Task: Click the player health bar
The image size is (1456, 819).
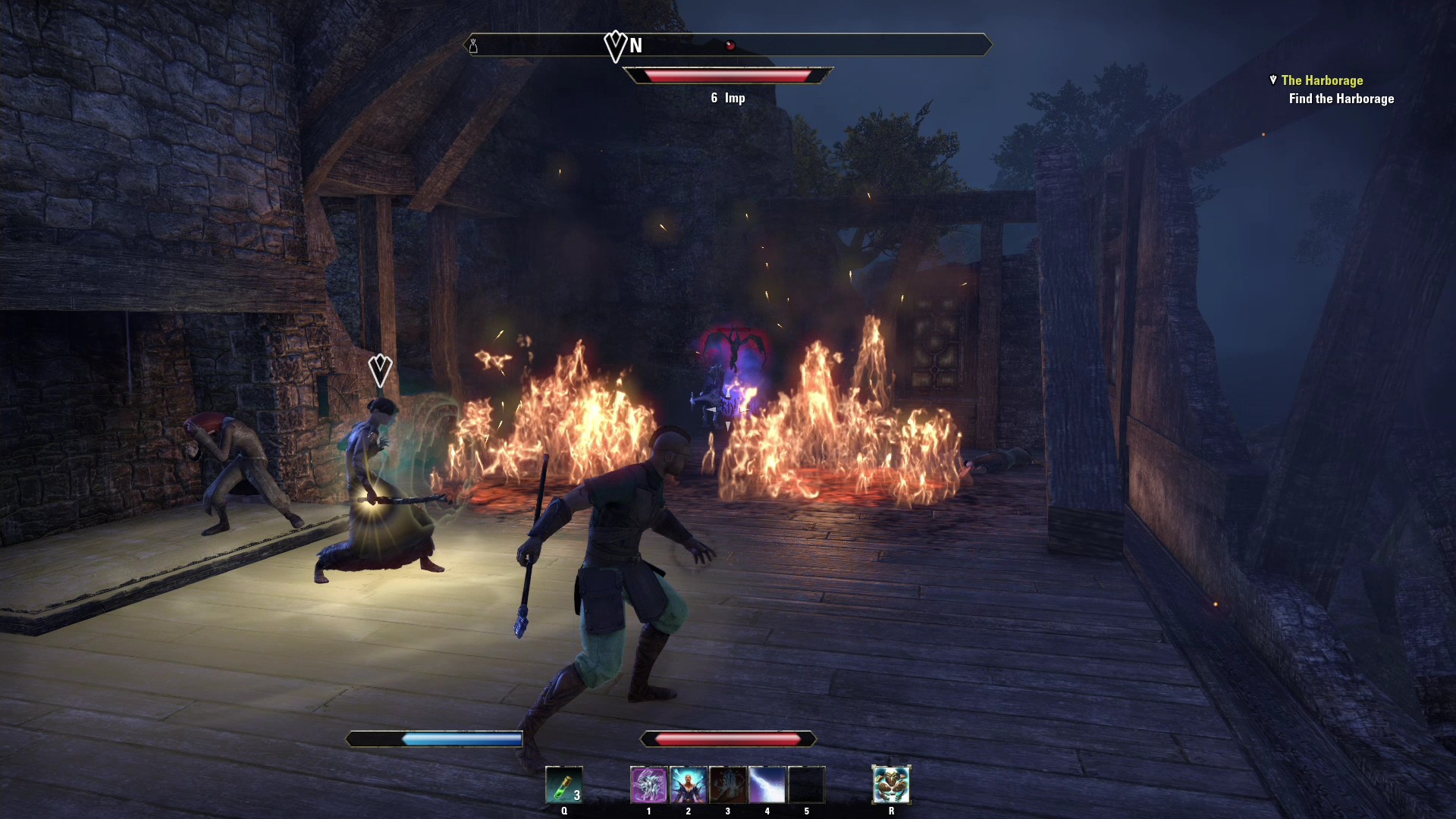Action: [x=727, y=738]
